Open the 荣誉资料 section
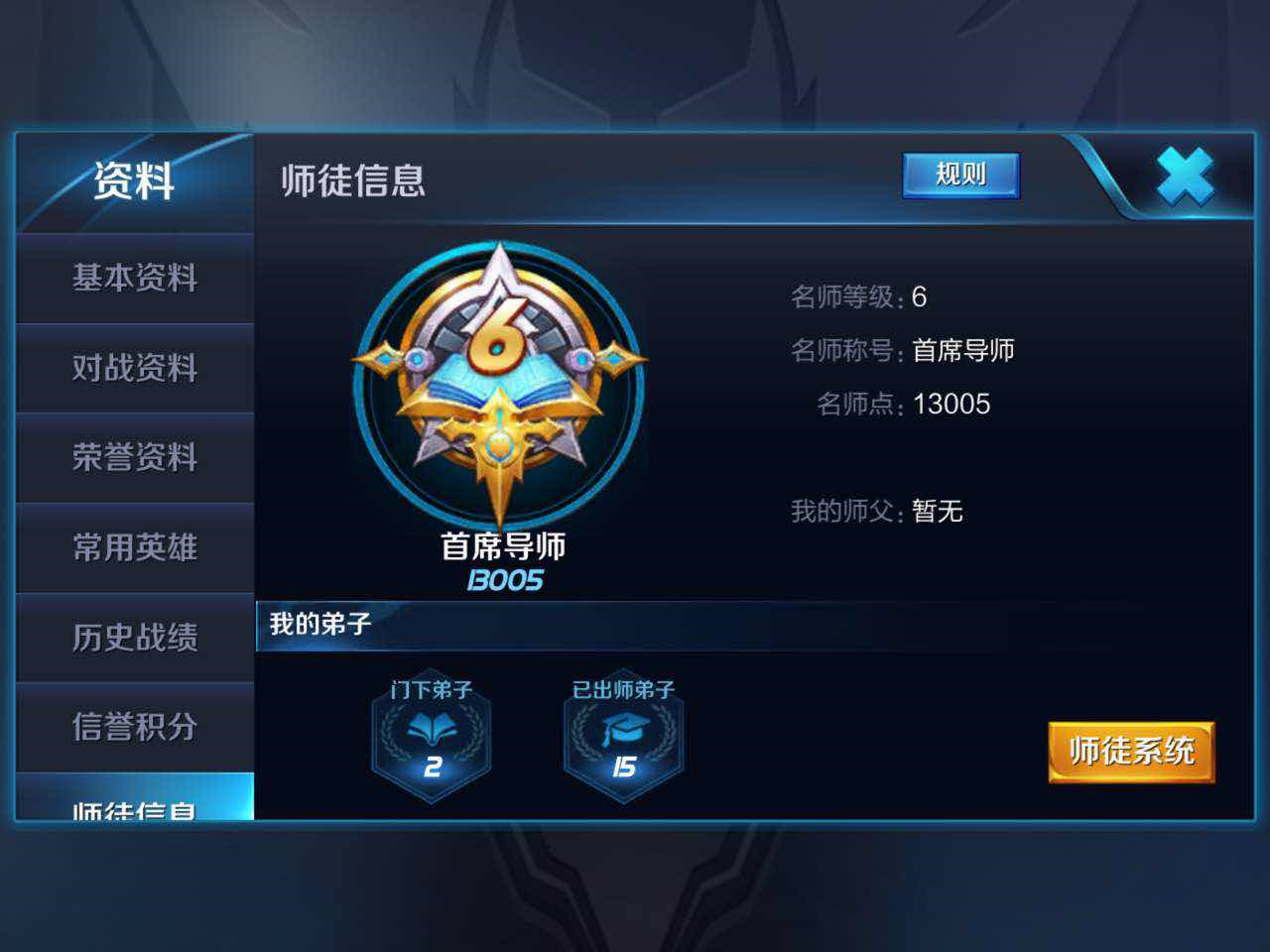This screenshot has width=1270, height=952. [134, 458]
